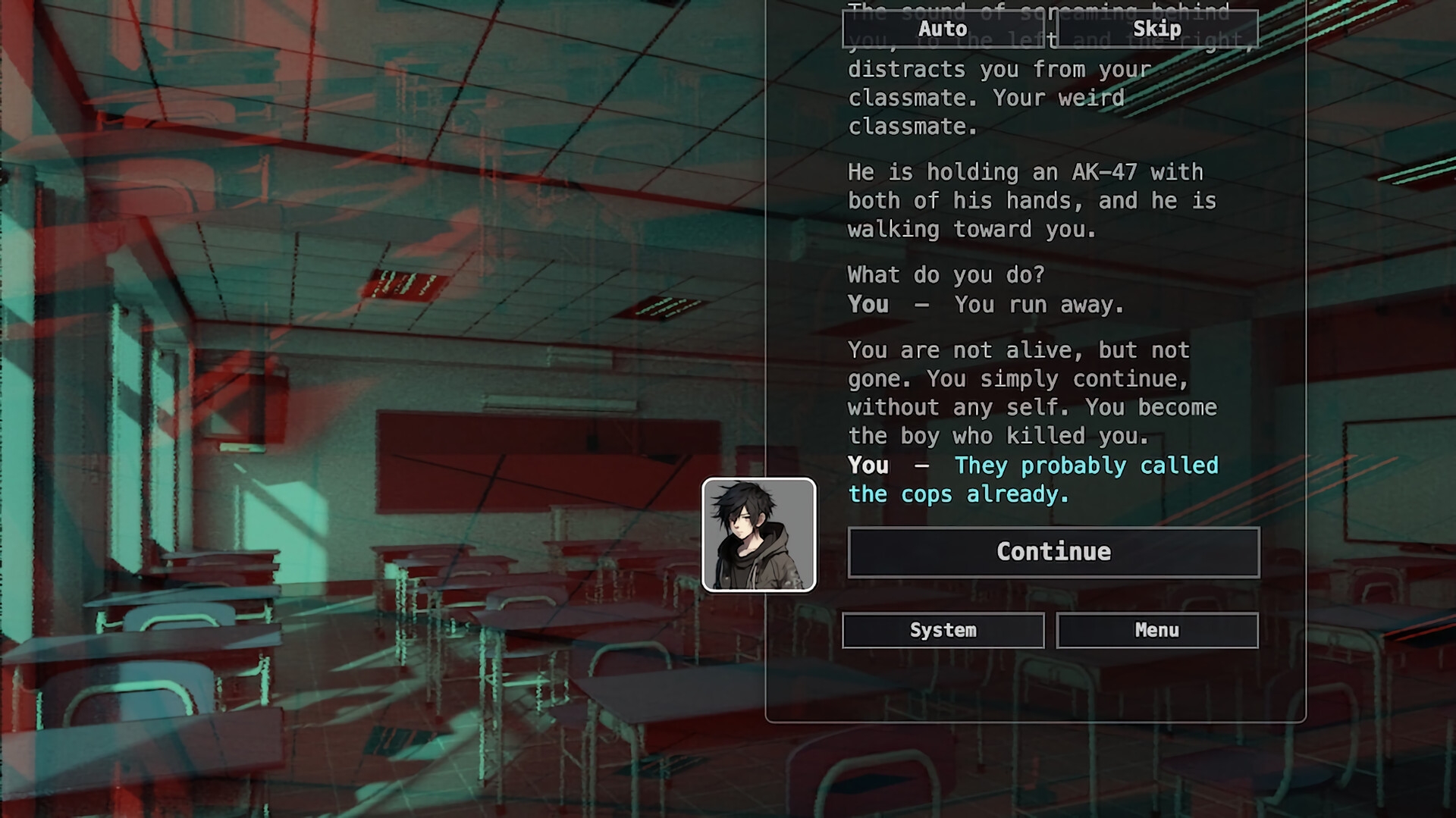The height and width of the screenshot is (818, 1456).
Task: Click the Auto button label
Action: [943, 29]
